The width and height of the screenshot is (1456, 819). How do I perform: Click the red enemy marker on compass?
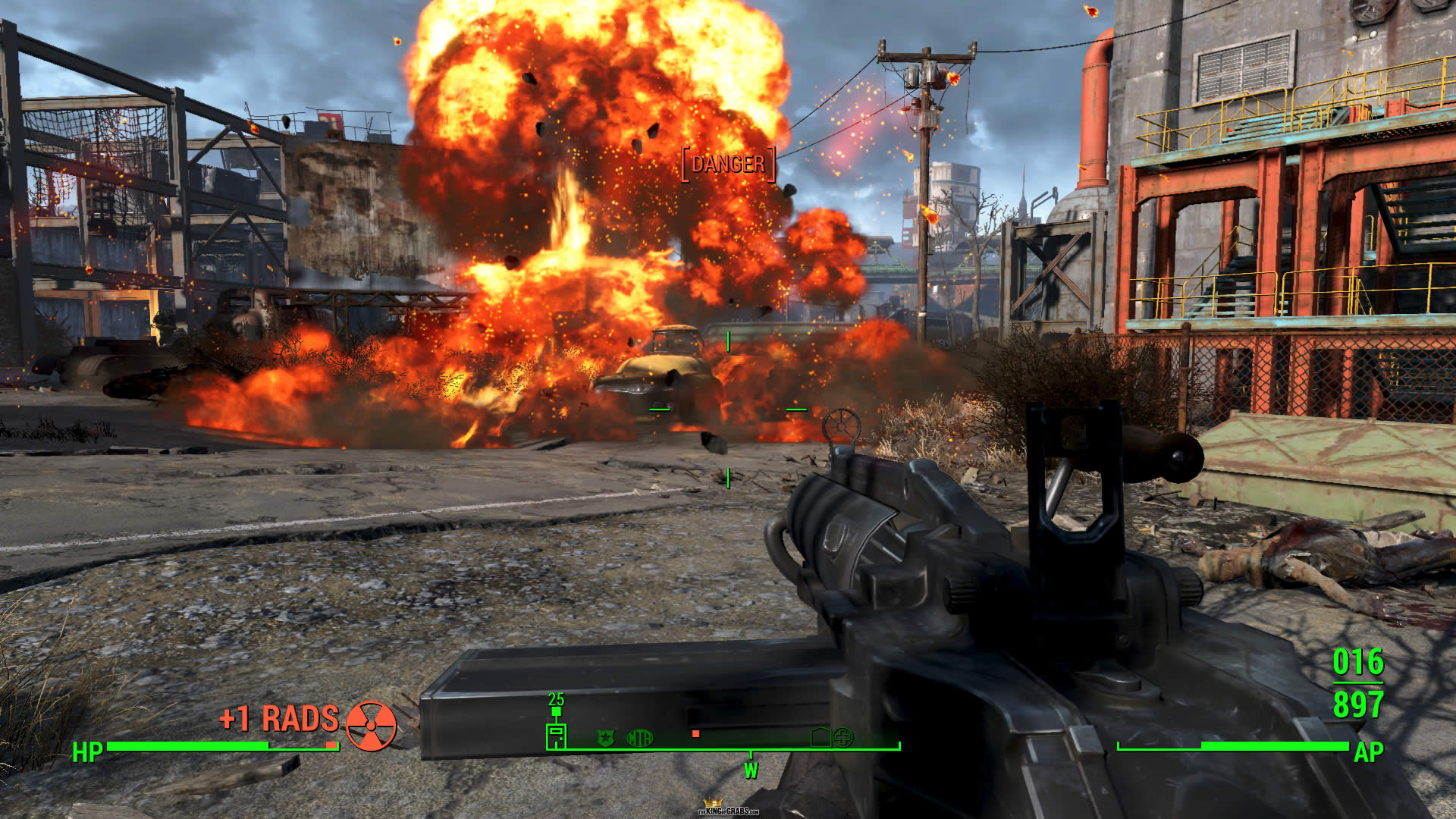[x=695, y=734]
